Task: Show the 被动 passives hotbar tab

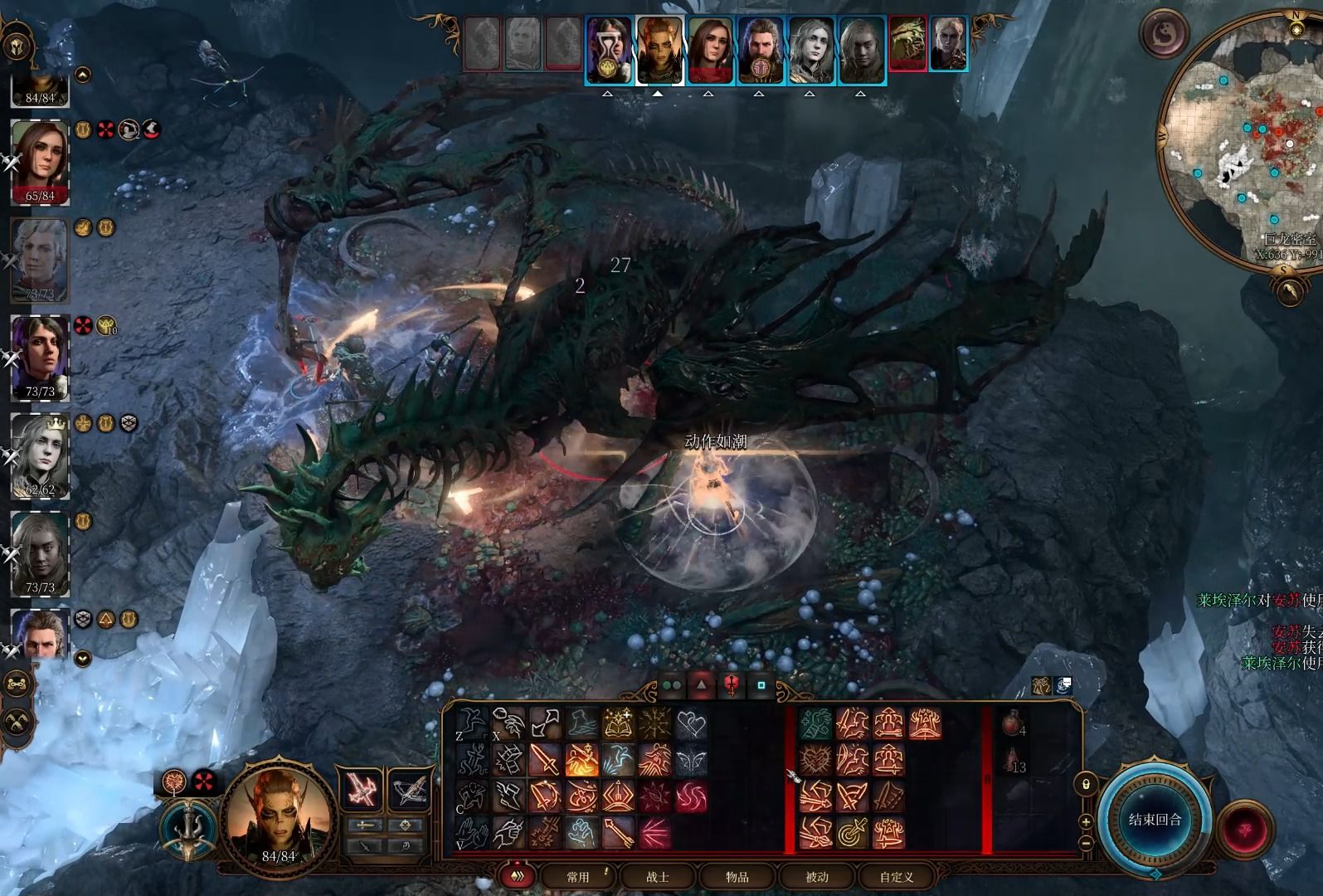Action: pos(817,877)
